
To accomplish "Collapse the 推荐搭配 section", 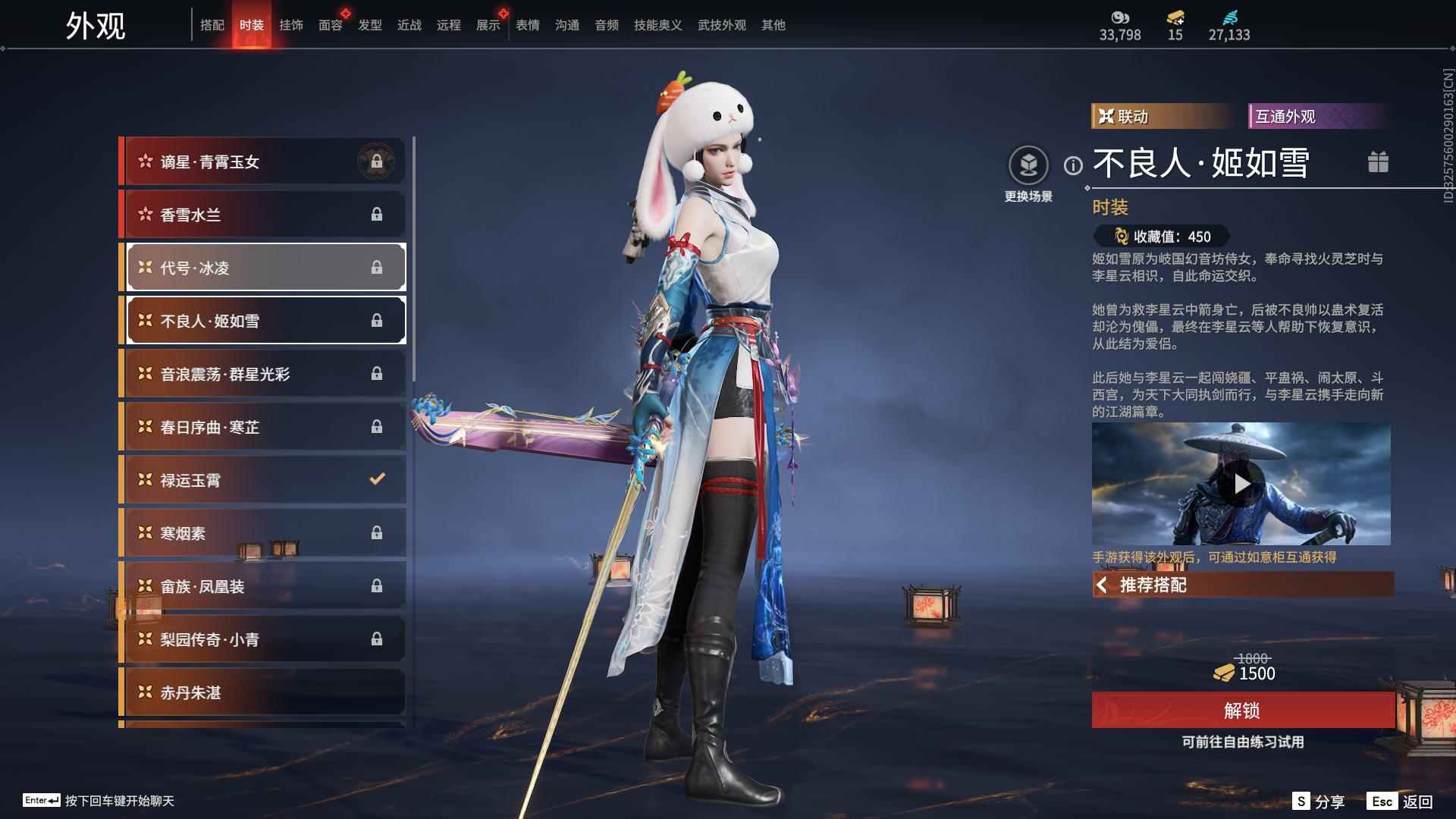I will (1104, 585).
